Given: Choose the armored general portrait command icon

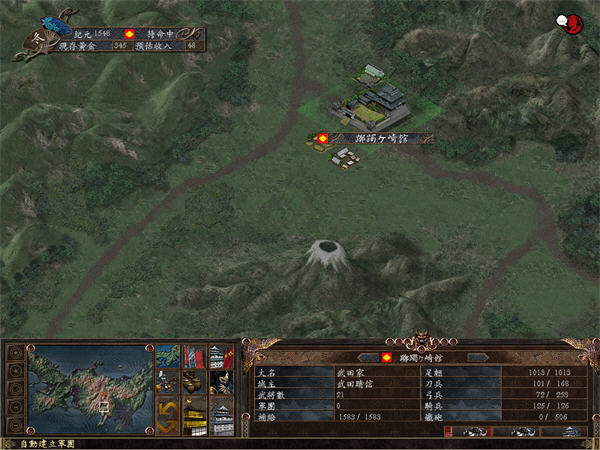Looking at the screenshot, I should (x=221, y=382).
